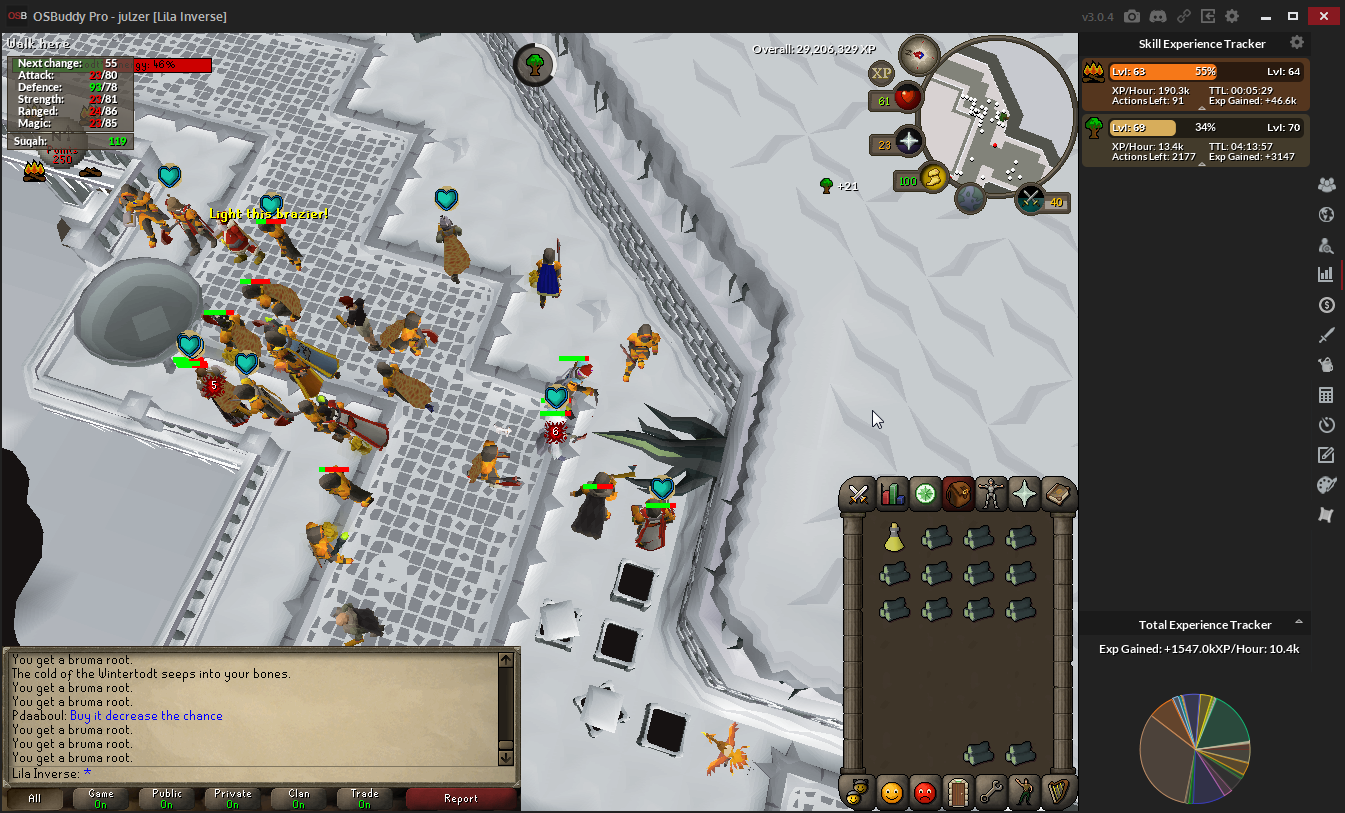Click the Report button in chat

(461, 798)
